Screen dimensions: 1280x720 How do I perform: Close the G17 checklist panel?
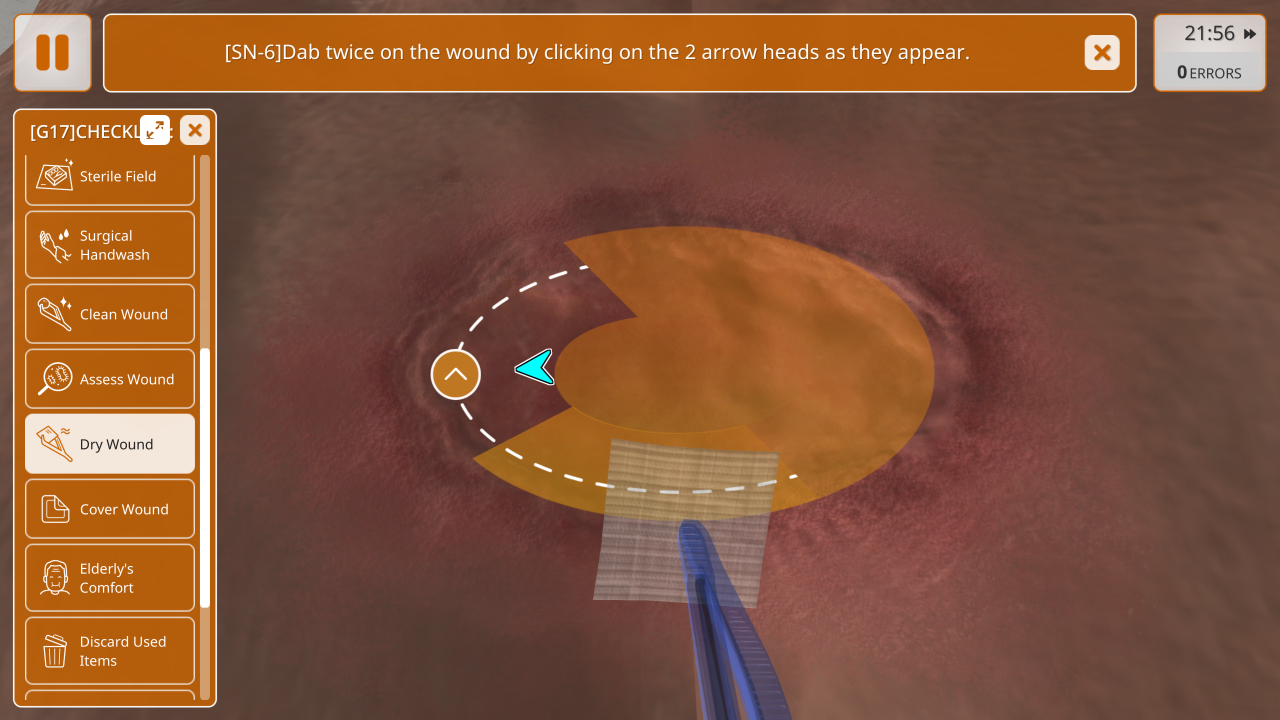195,130
